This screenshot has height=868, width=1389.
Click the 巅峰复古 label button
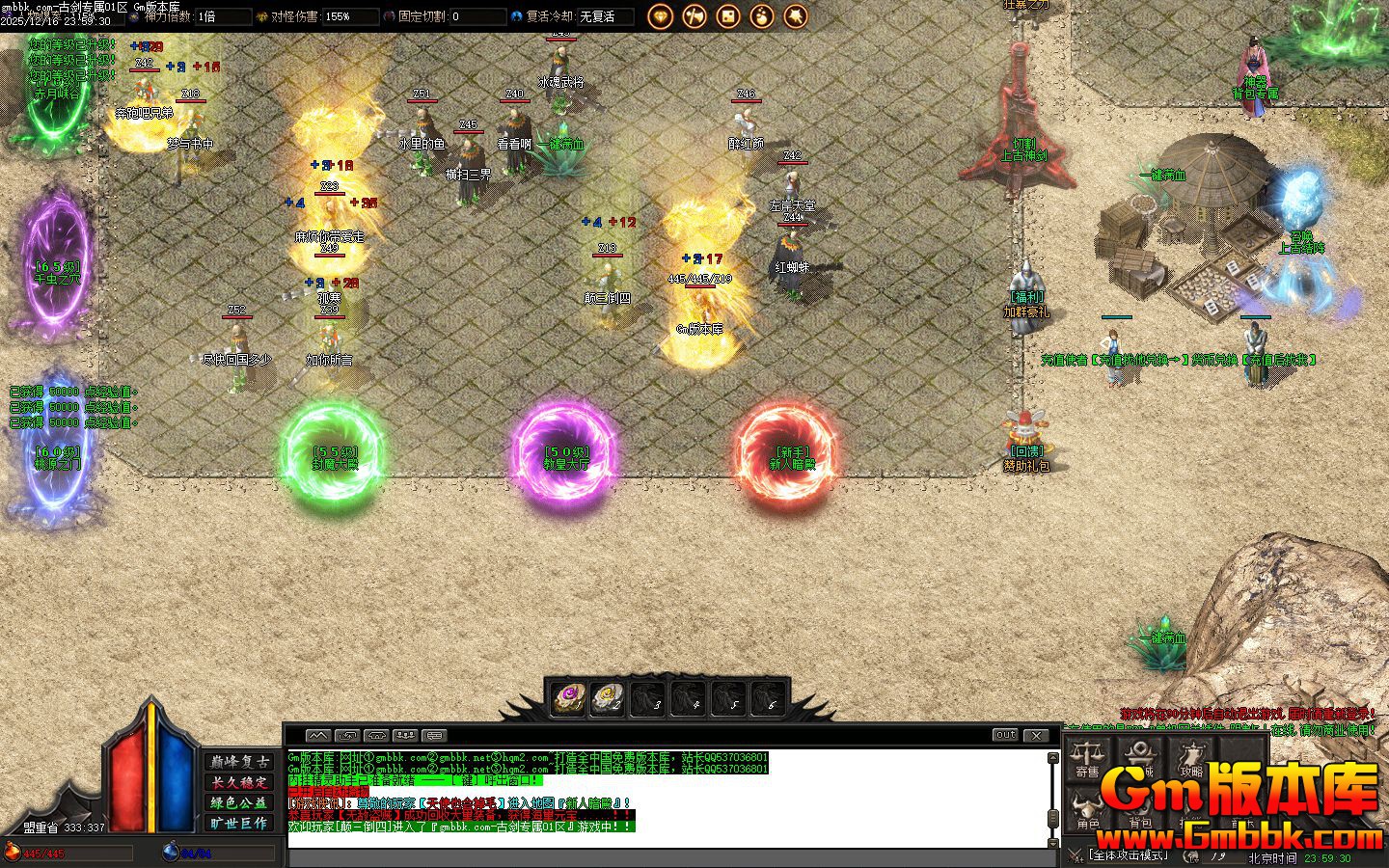(240, 762)
